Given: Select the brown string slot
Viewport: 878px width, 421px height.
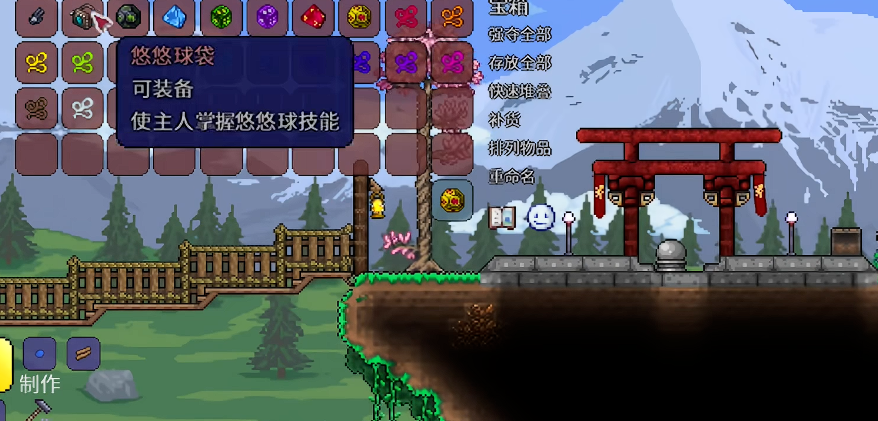Looking at the screenshot, I should (x=37, y=106).
